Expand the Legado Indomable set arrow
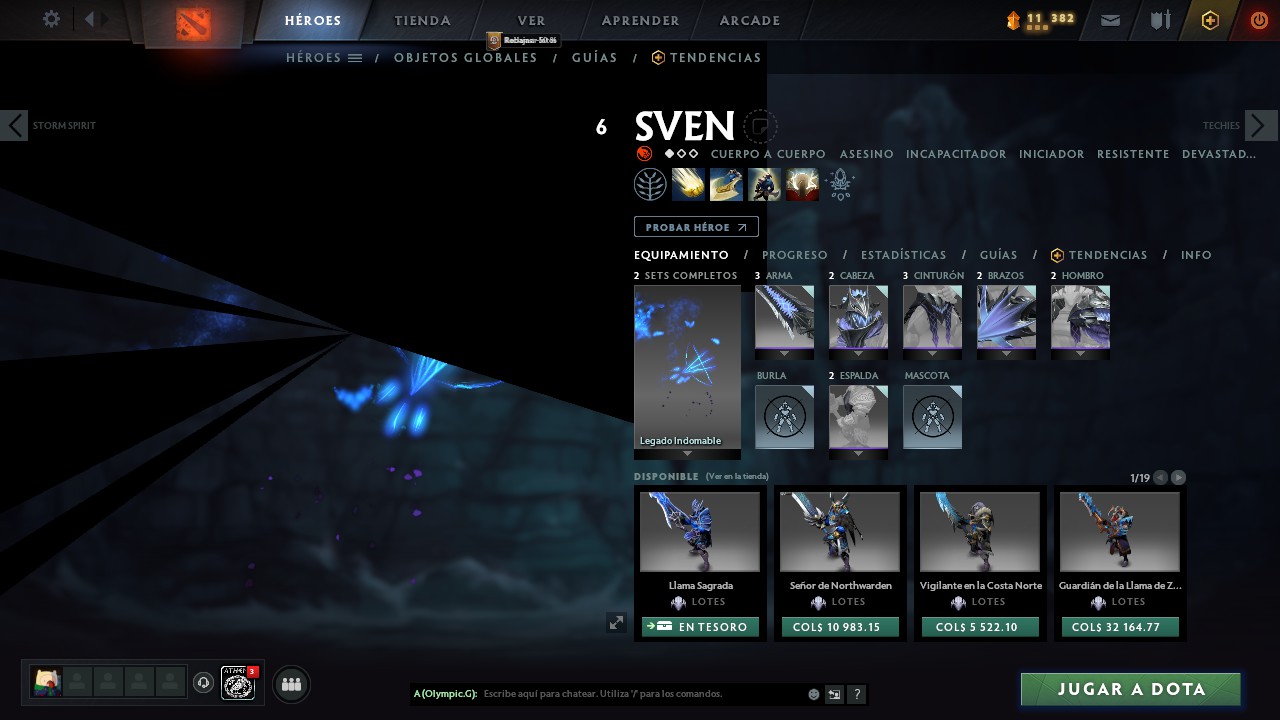1280x720 pixels. (686, 452)
